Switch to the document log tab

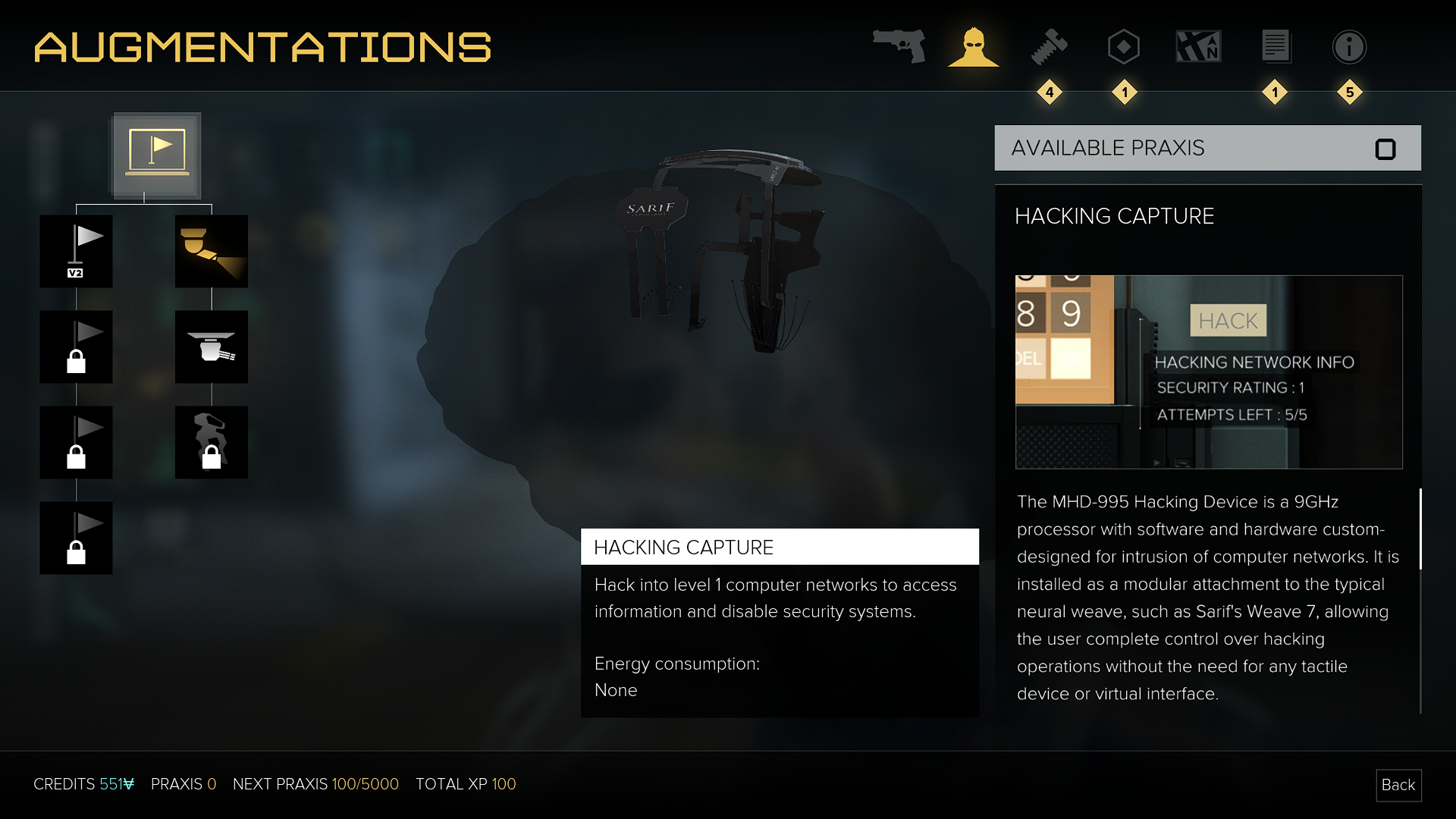pos(1275,46)
